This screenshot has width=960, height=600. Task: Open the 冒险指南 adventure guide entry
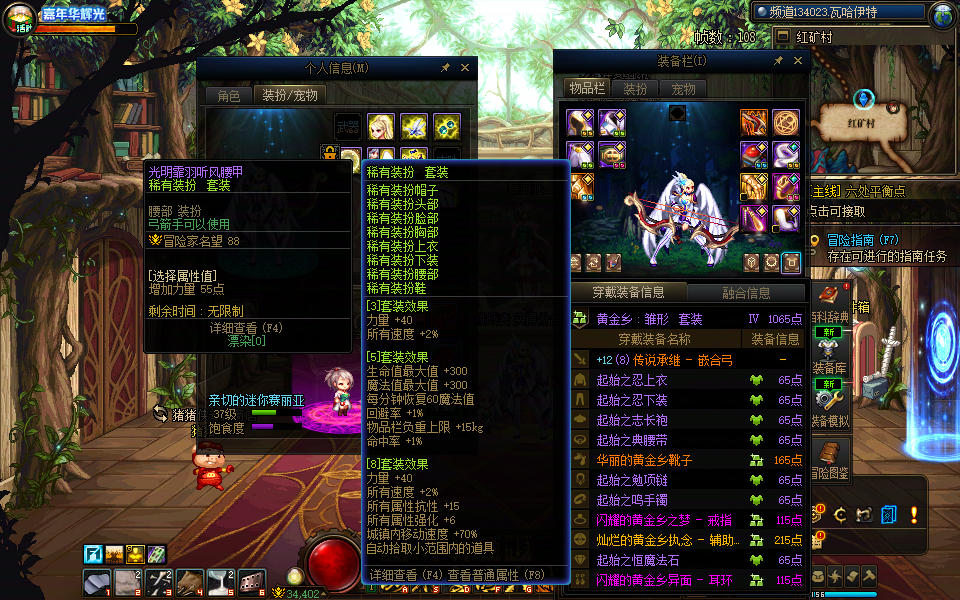(864, 240)
